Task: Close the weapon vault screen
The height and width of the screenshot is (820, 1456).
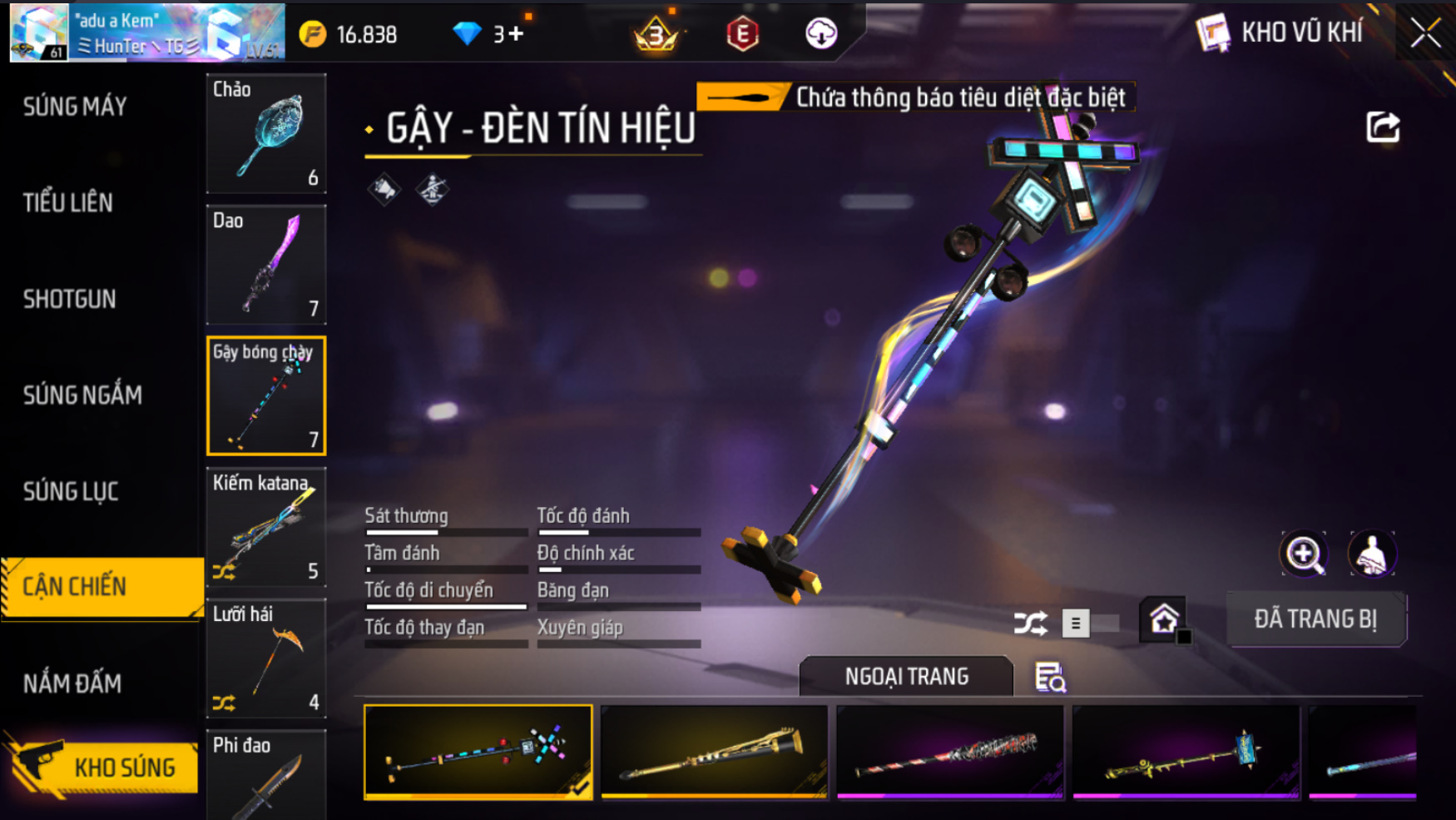Action: pyautogui.click(x=1425, y=33)
